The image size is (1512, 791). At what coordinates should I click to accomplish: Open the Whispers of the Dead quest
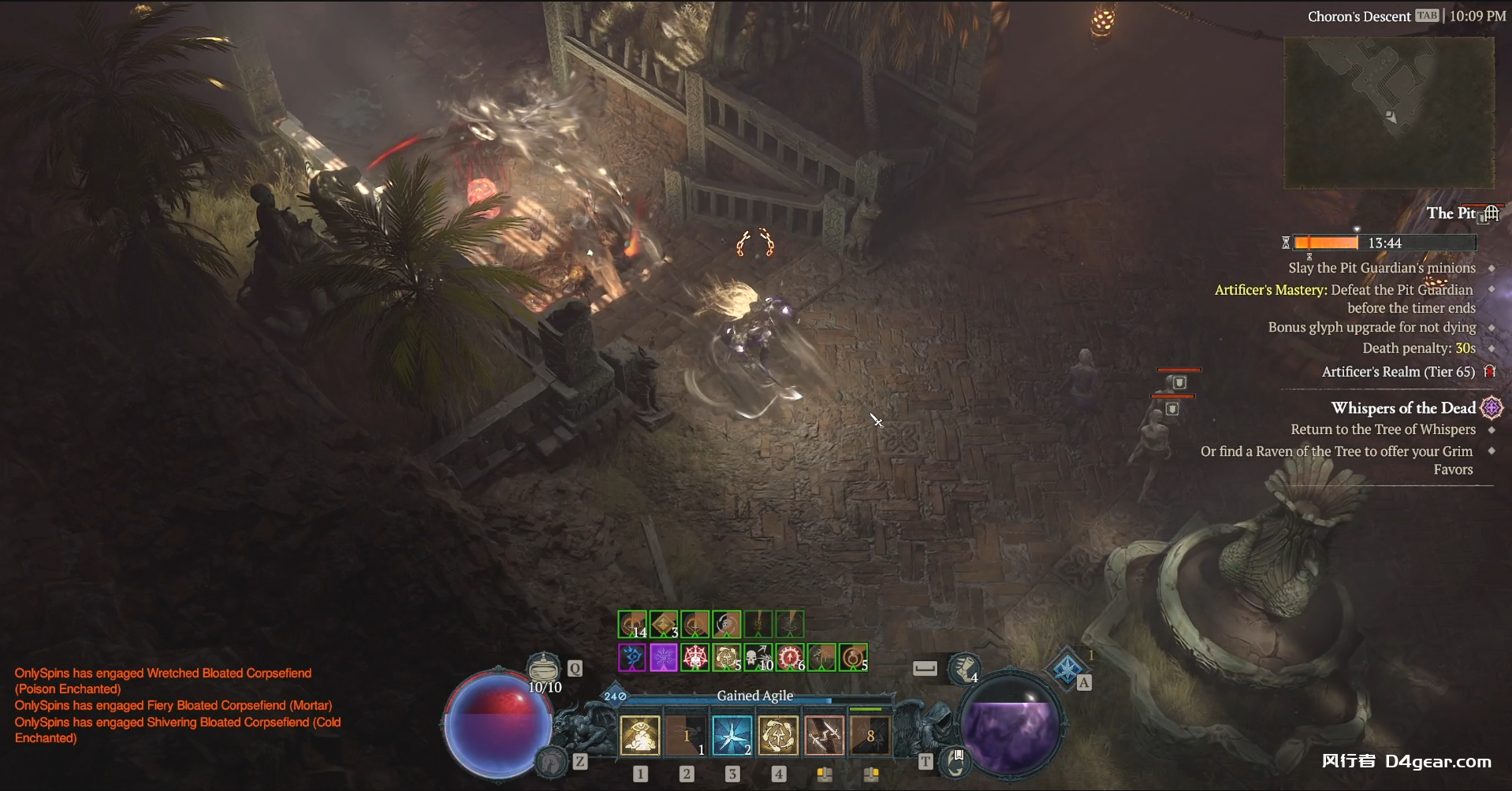1402,408
